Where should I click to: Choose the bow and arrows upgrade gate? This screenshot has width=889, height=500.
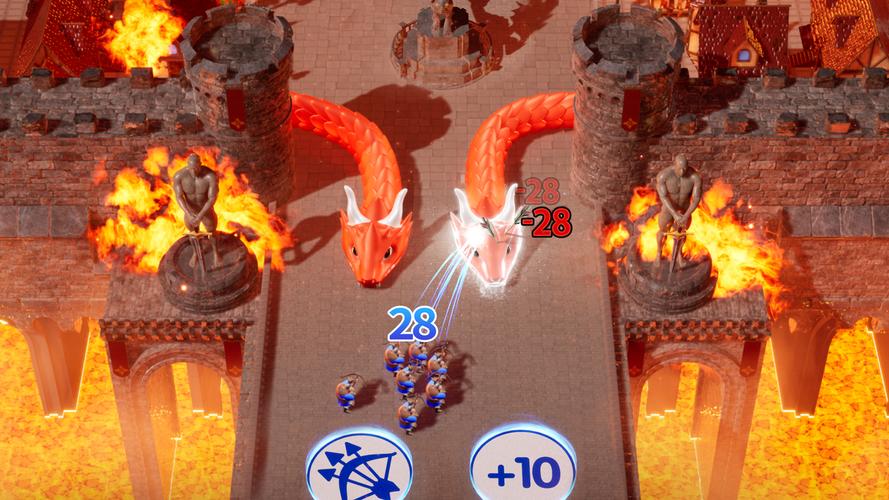[359, 467]
